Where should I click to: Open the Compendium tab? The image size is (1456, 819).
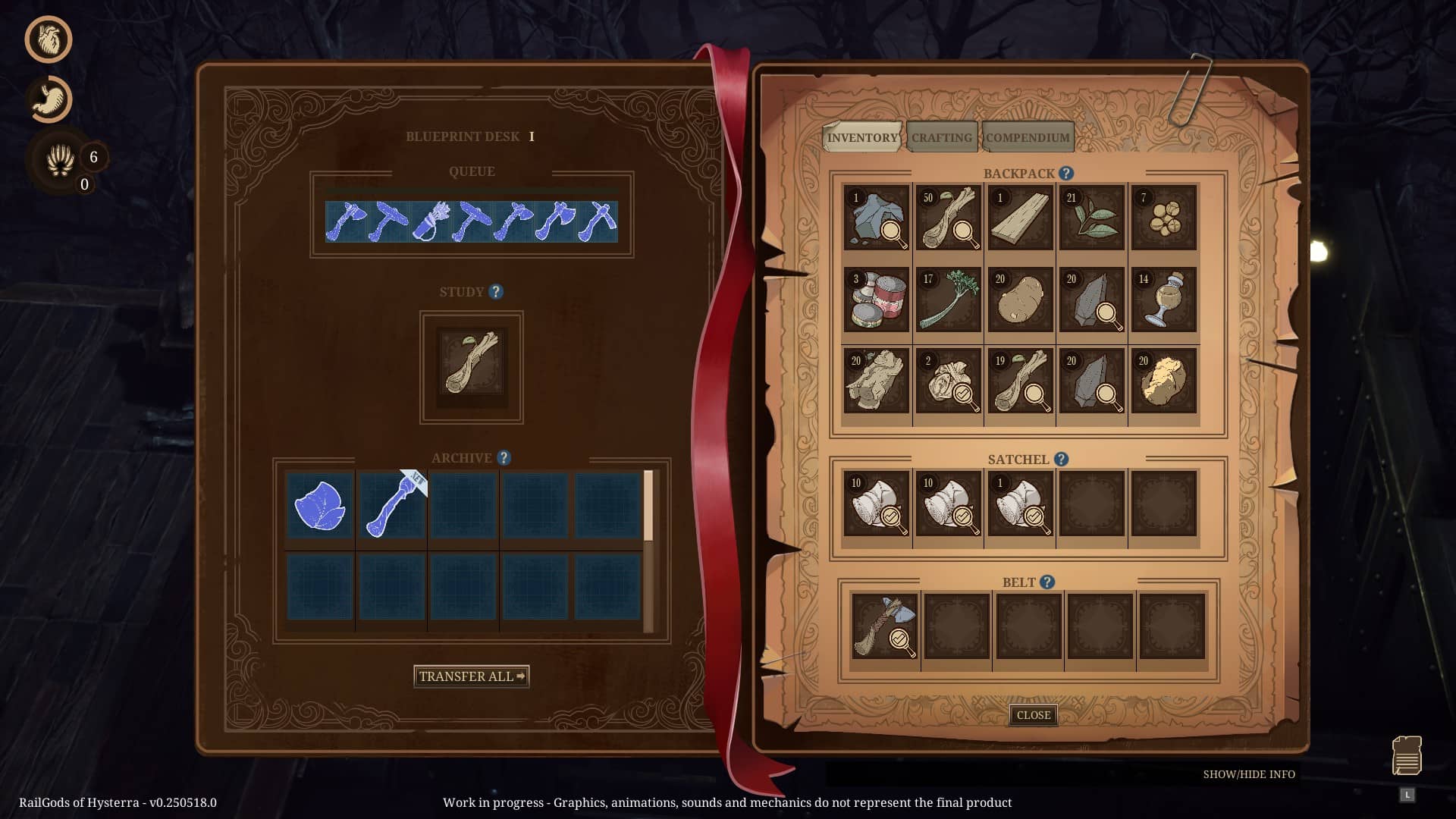point(1028,137)
